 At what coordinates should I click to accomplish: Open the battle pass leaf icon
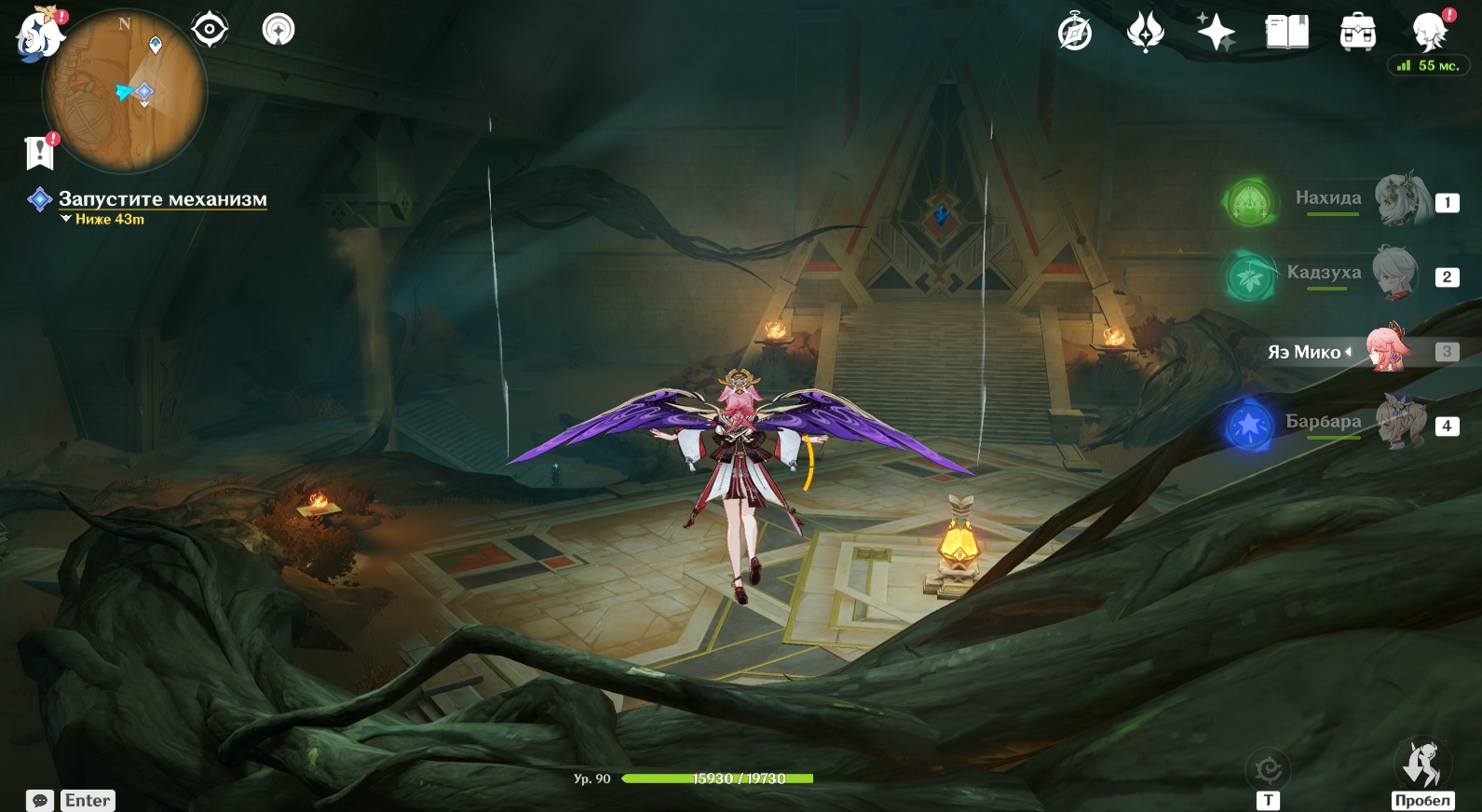click(x=1146, y=33)
